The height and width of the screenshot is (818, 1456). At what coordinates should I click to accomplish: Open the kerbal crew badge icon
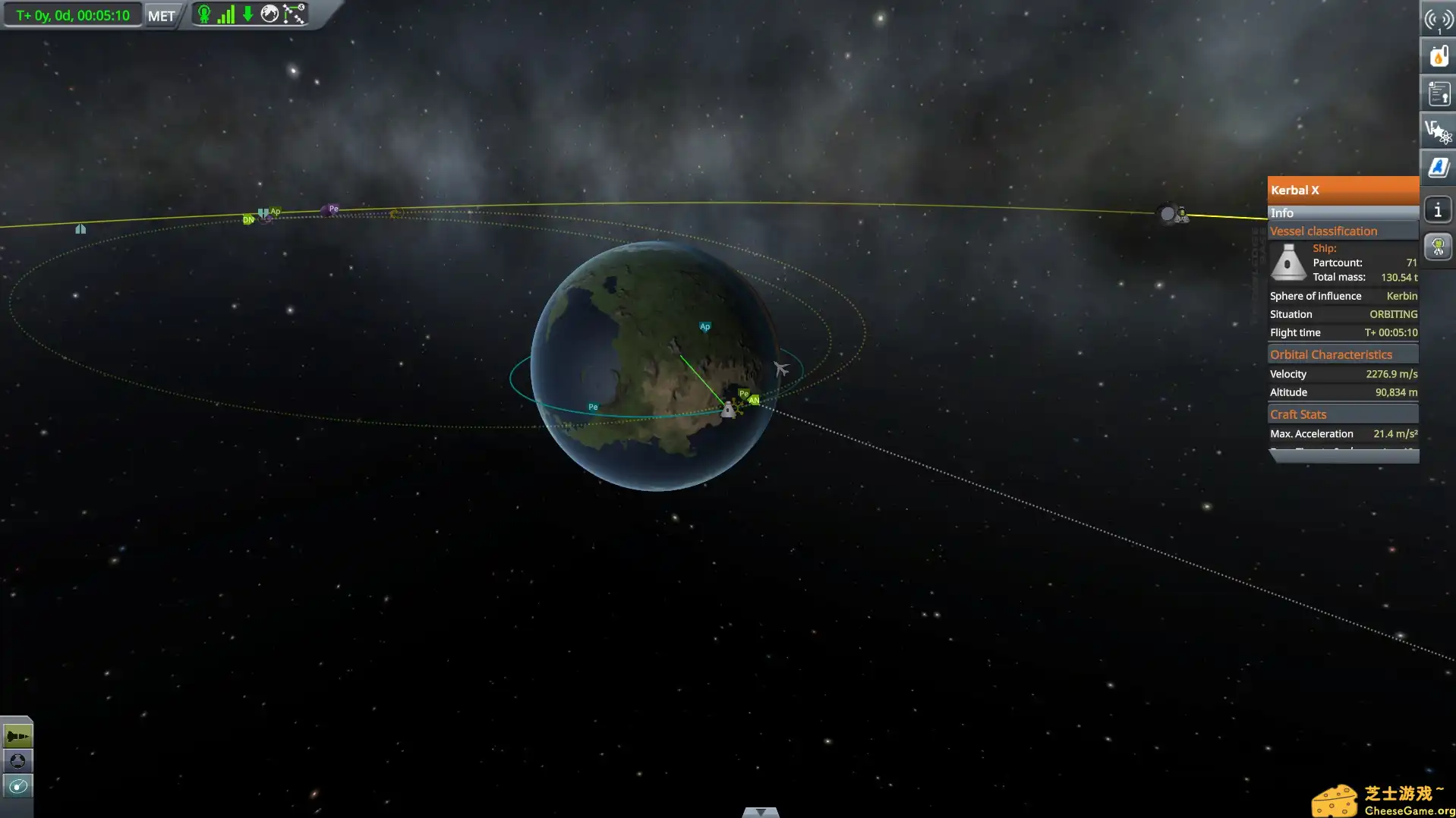(x=1438, y=246)
